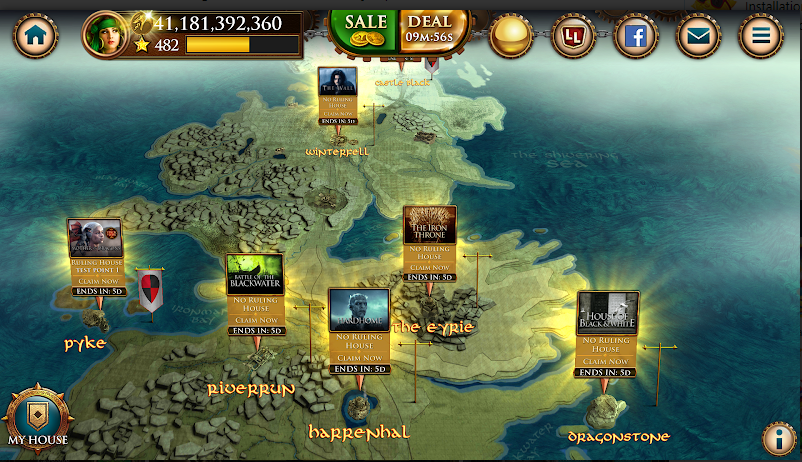Open the SALE coin offer
Screen dimensions: 802x462
365,28
